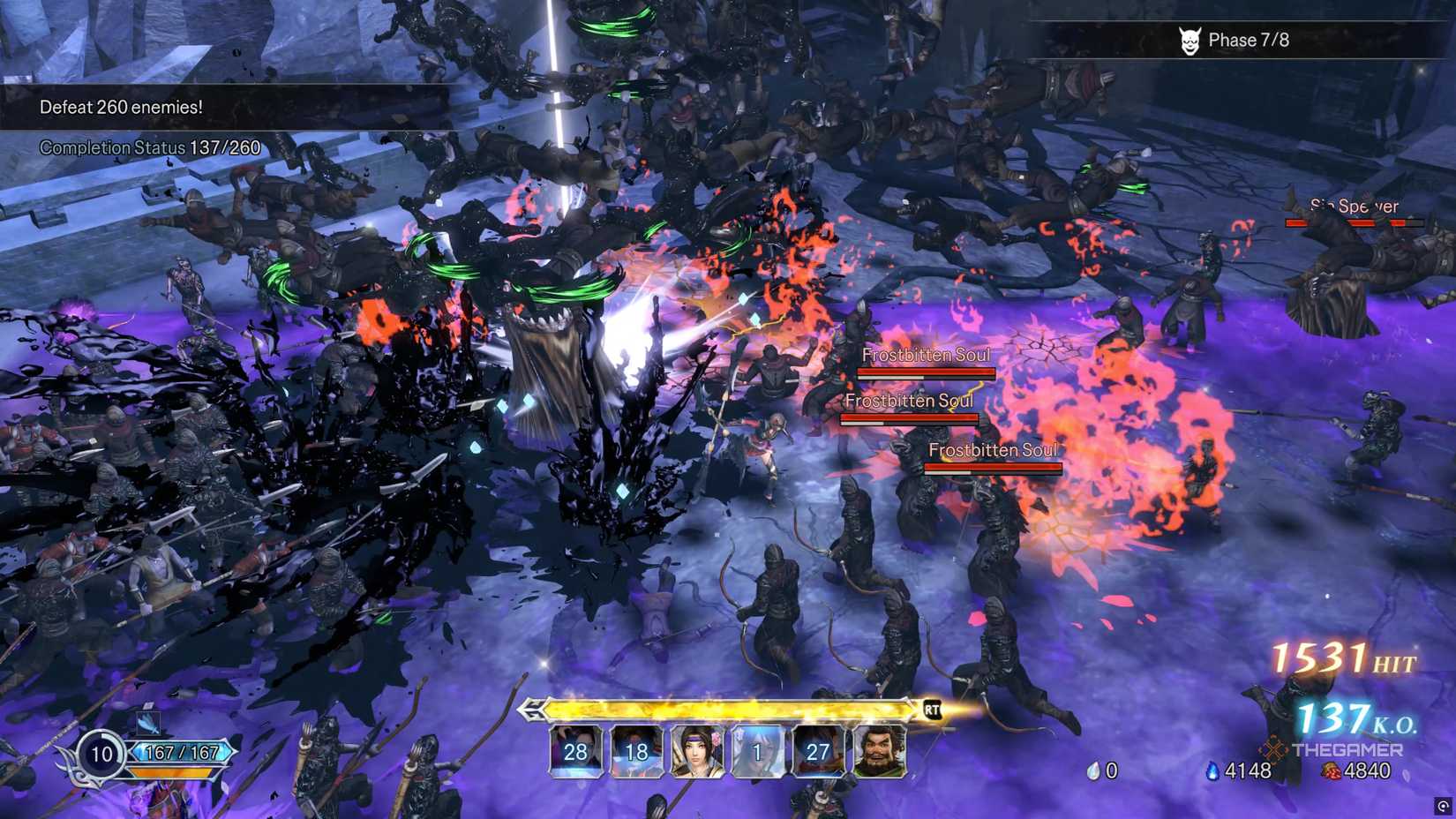Click the blue flame gem icon near 4148
The image size is (1456, 819).
[1213, 770]
